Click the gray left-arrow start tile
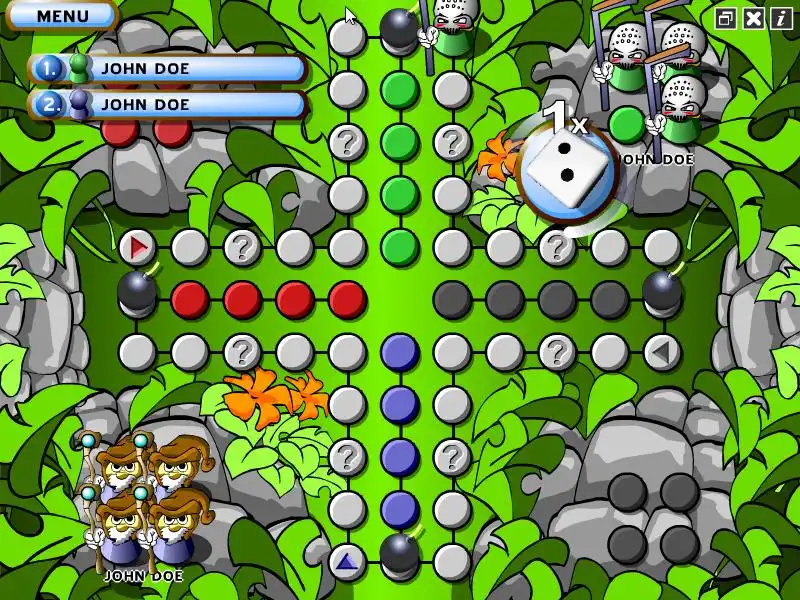This screenshot has width=800, height=600. [x=661, y=351]
